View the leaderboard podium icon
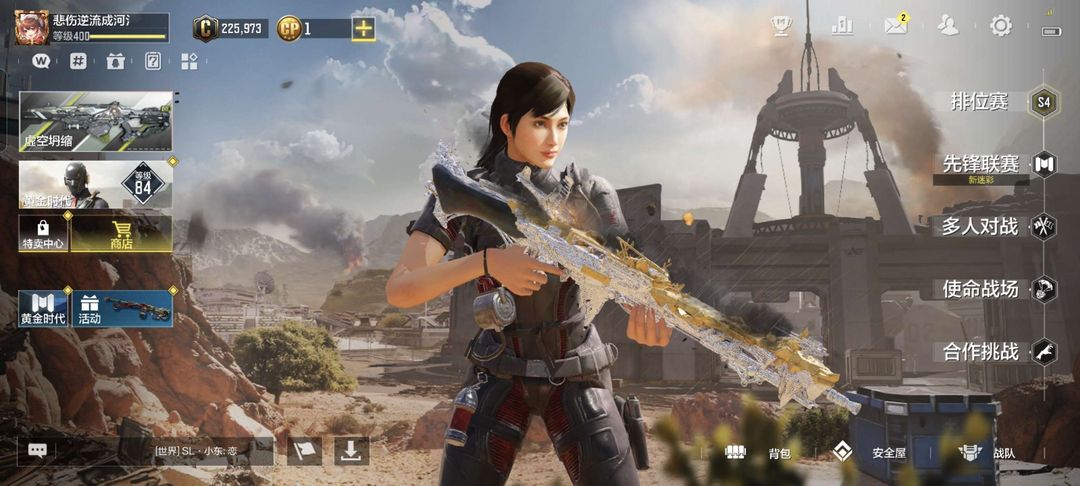 point(842,26)
